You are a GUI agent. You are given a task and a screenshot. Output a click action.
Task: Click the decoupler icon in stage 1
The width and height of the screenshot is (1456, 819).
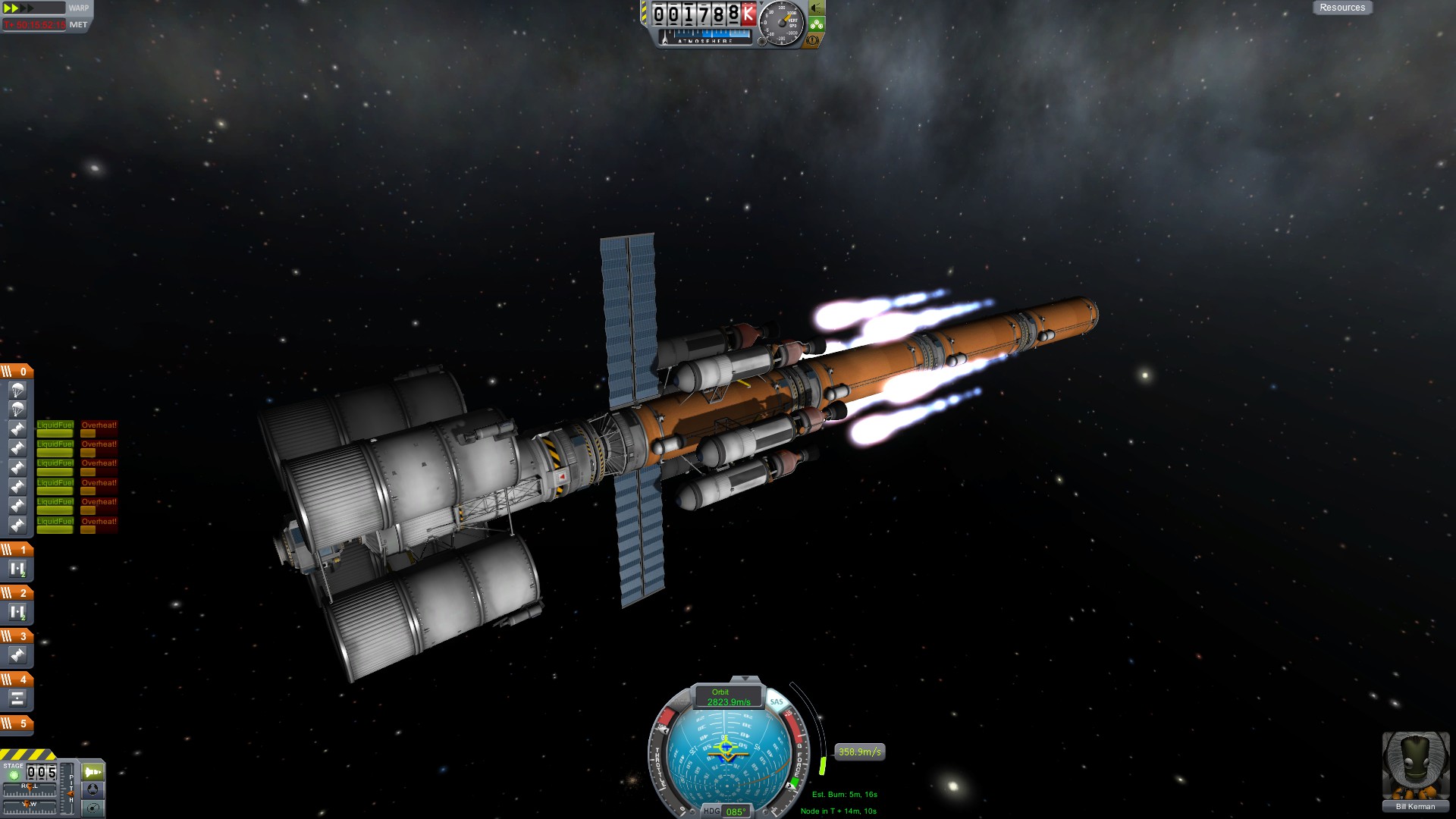(17, 569)
